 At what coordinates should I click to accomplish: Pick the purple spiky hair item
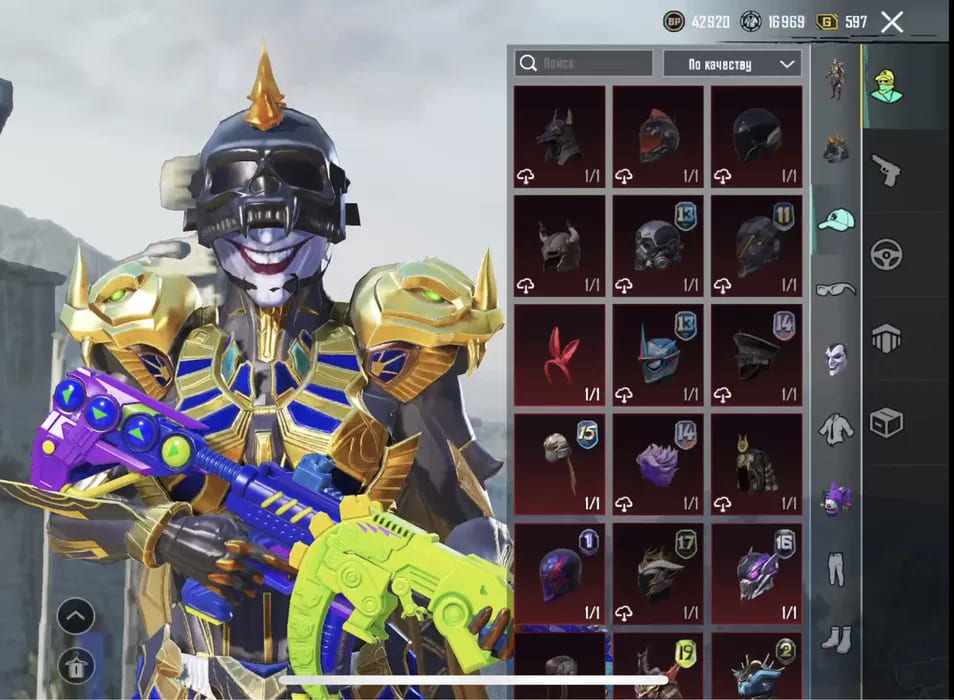[657, 464]
